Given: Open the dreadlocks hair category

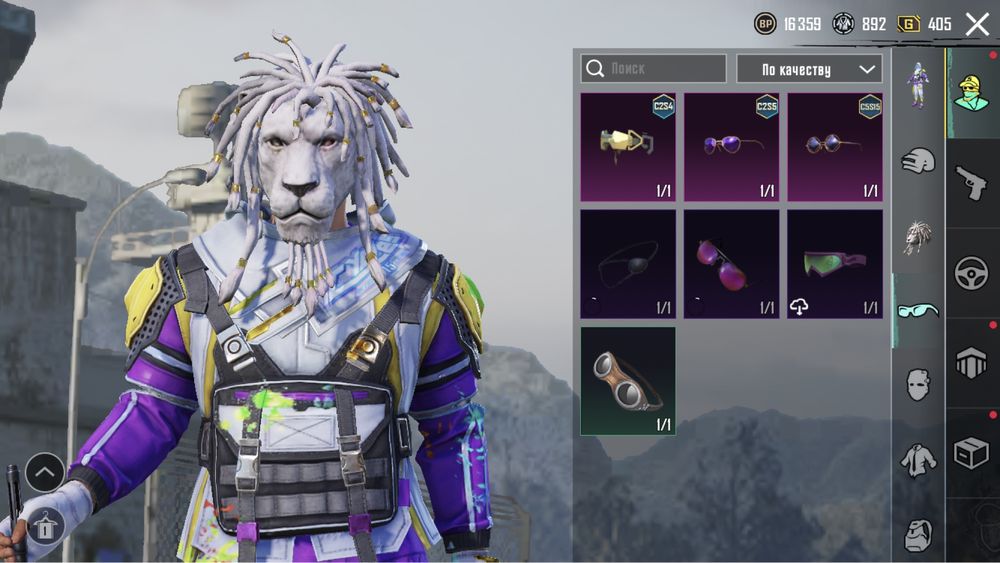Looking at the screenshot, I should point(918,236).
